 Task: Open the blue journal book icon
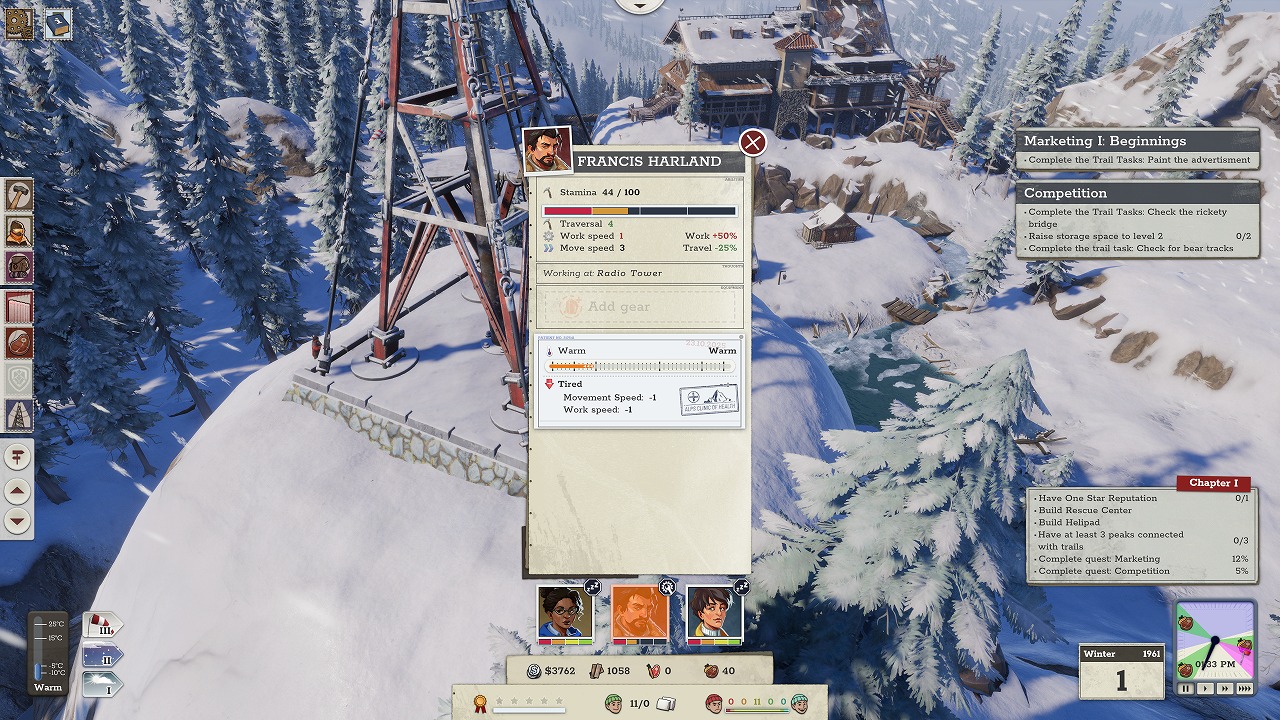[x=58, y=24]
